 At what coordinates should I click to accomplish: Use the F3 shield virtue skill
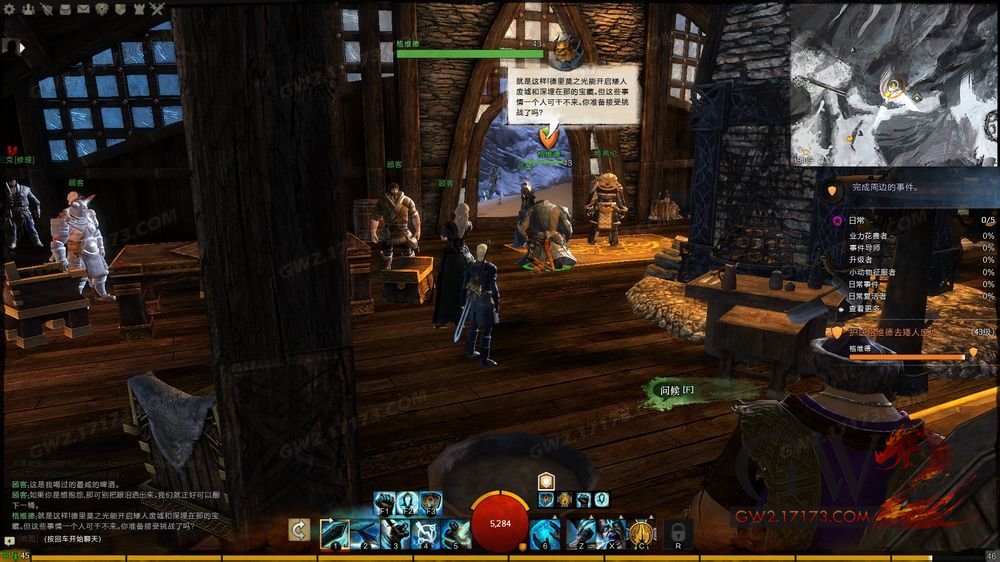[431, 501]
